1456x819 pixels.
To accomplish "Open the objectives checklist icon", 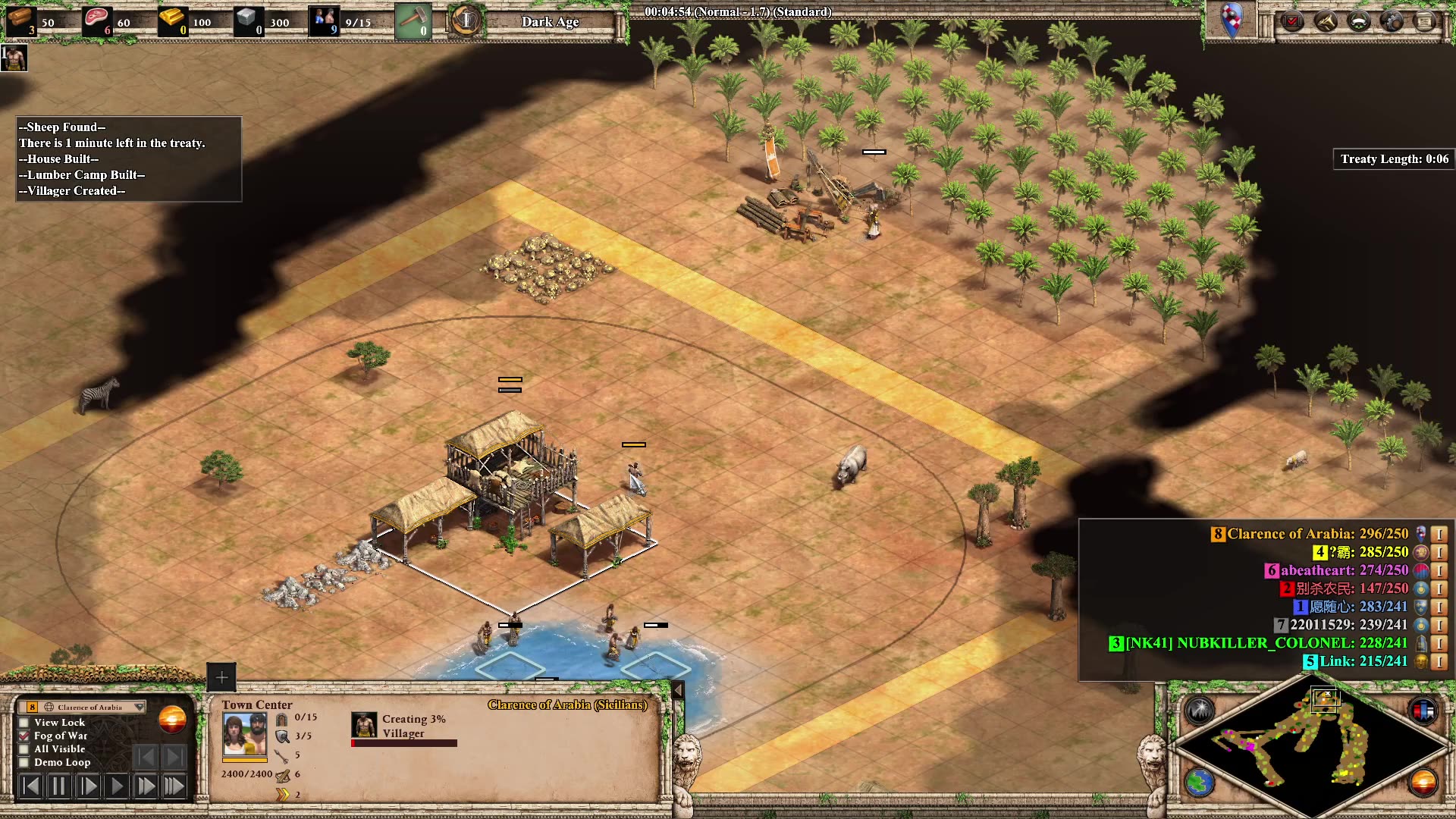I will point(1292,21).
